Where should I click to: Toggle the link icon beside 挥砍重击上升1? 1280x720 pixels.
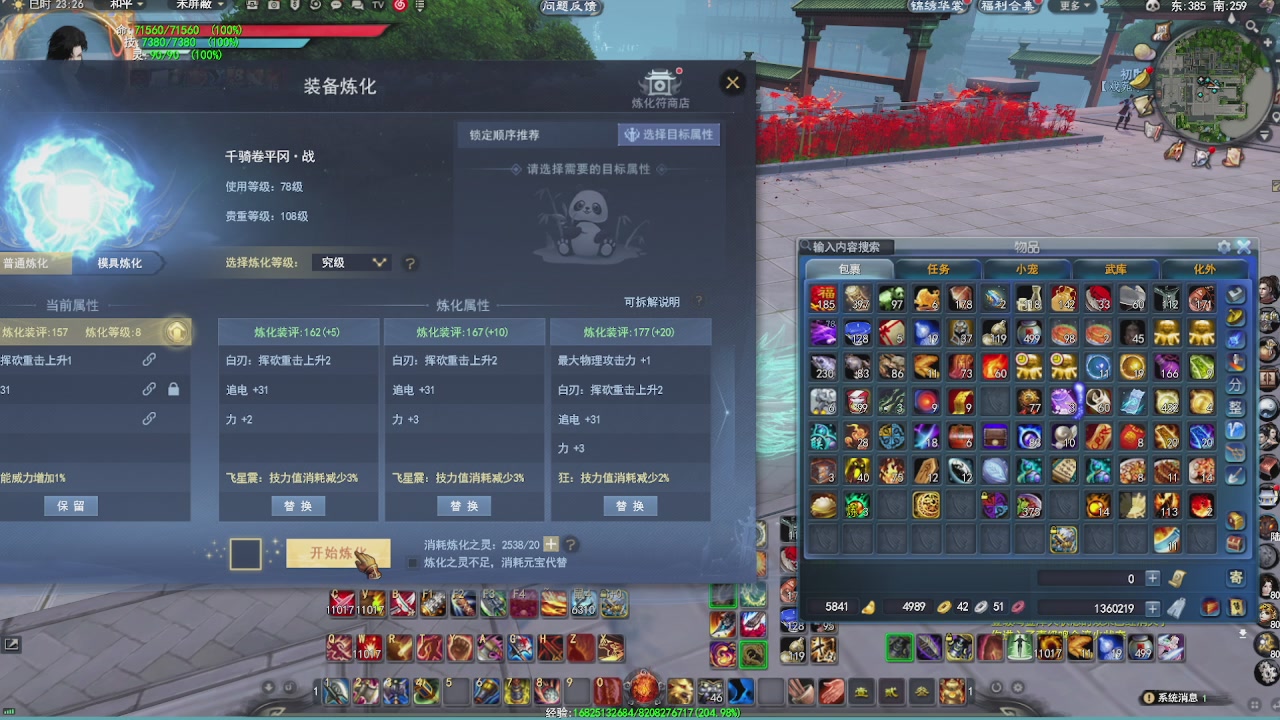[x=149, y=358]
